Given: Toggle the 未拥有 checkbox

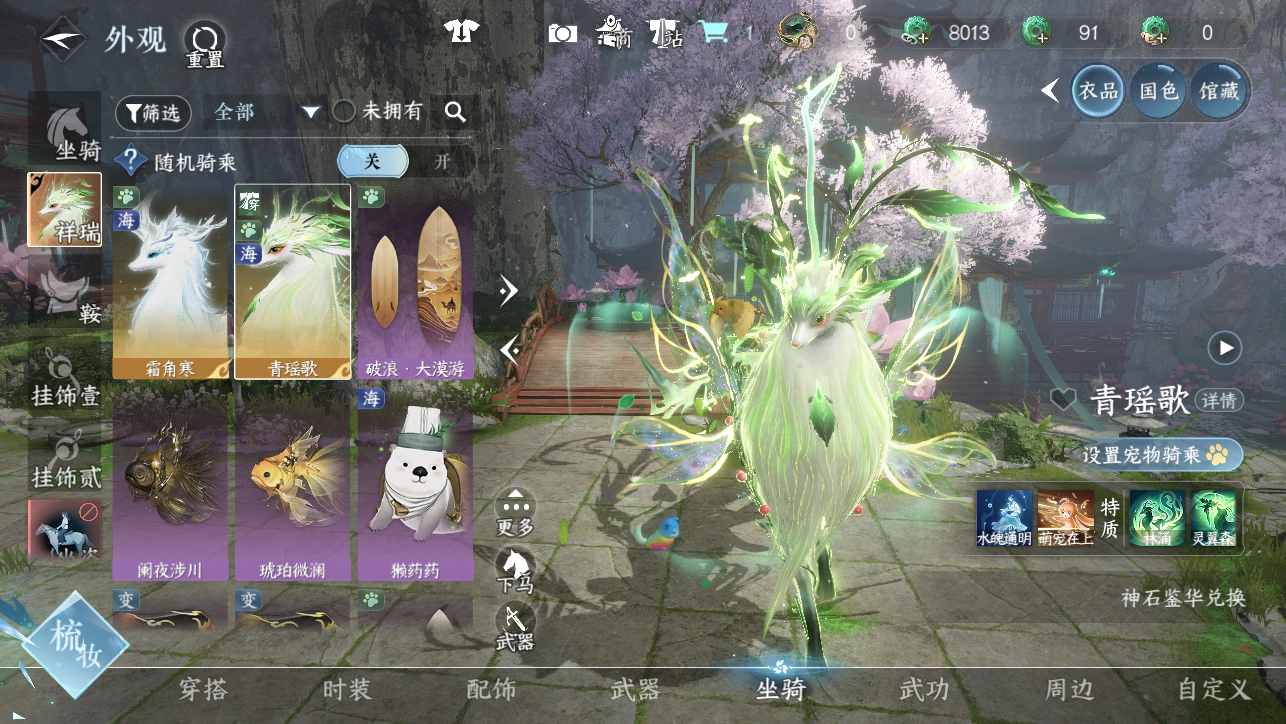Looking at the screenshot, I should [x=344, y=112].
